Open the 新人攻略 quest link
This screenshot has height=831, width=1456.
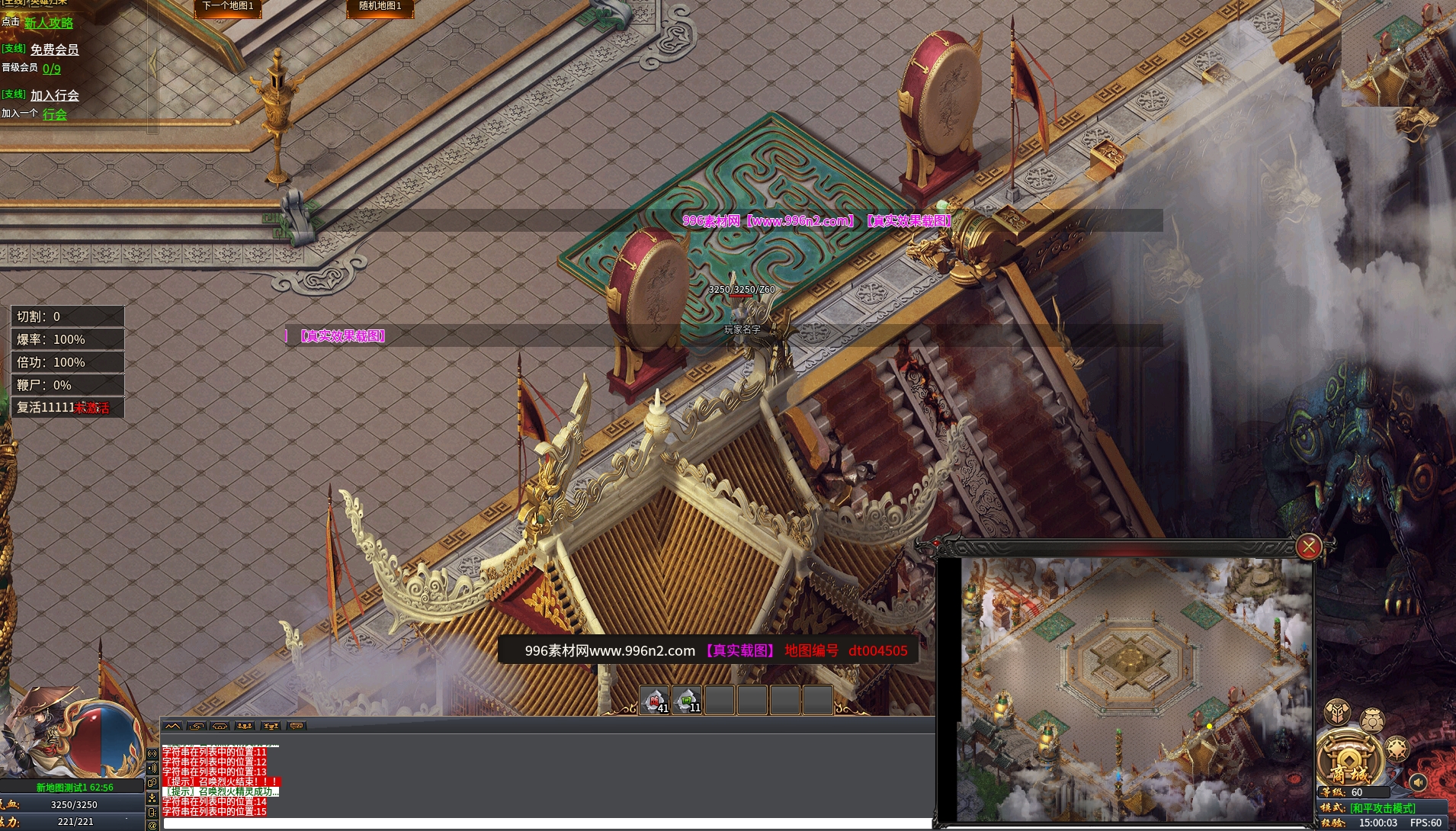click(x=49, y=23)
